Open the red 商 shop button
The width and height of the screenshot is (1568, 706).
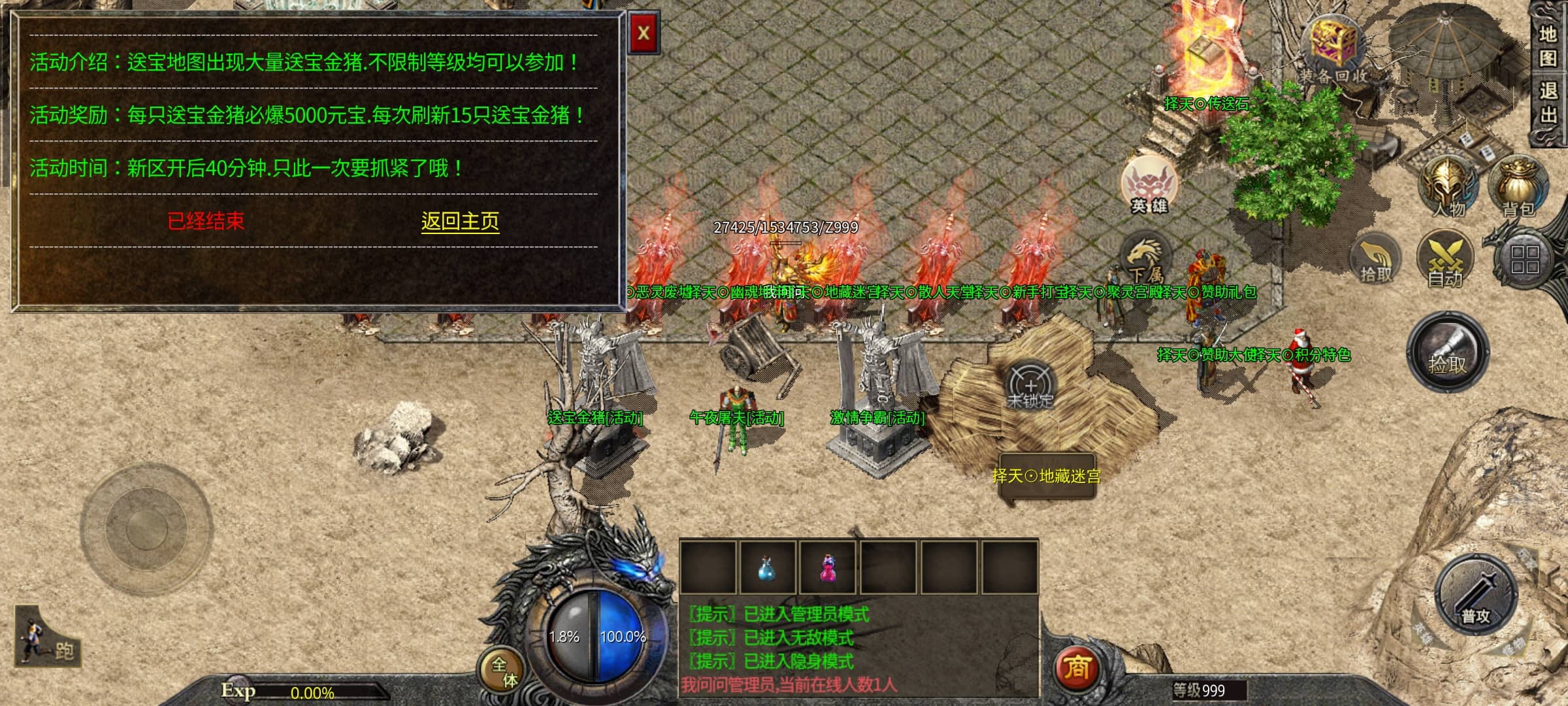[1077, 668]
